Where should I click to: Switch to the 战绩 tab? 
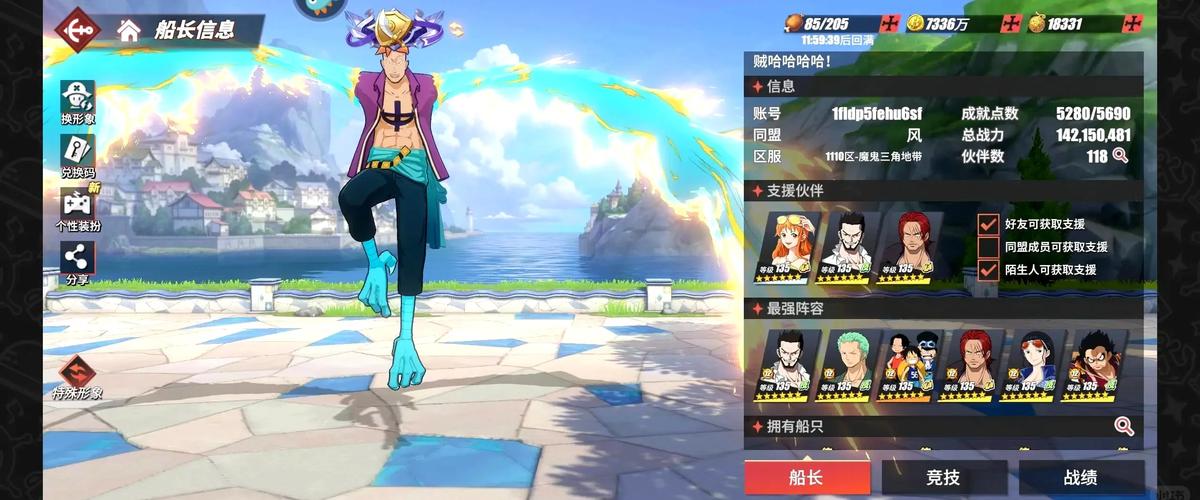[x=1081, y=477]
